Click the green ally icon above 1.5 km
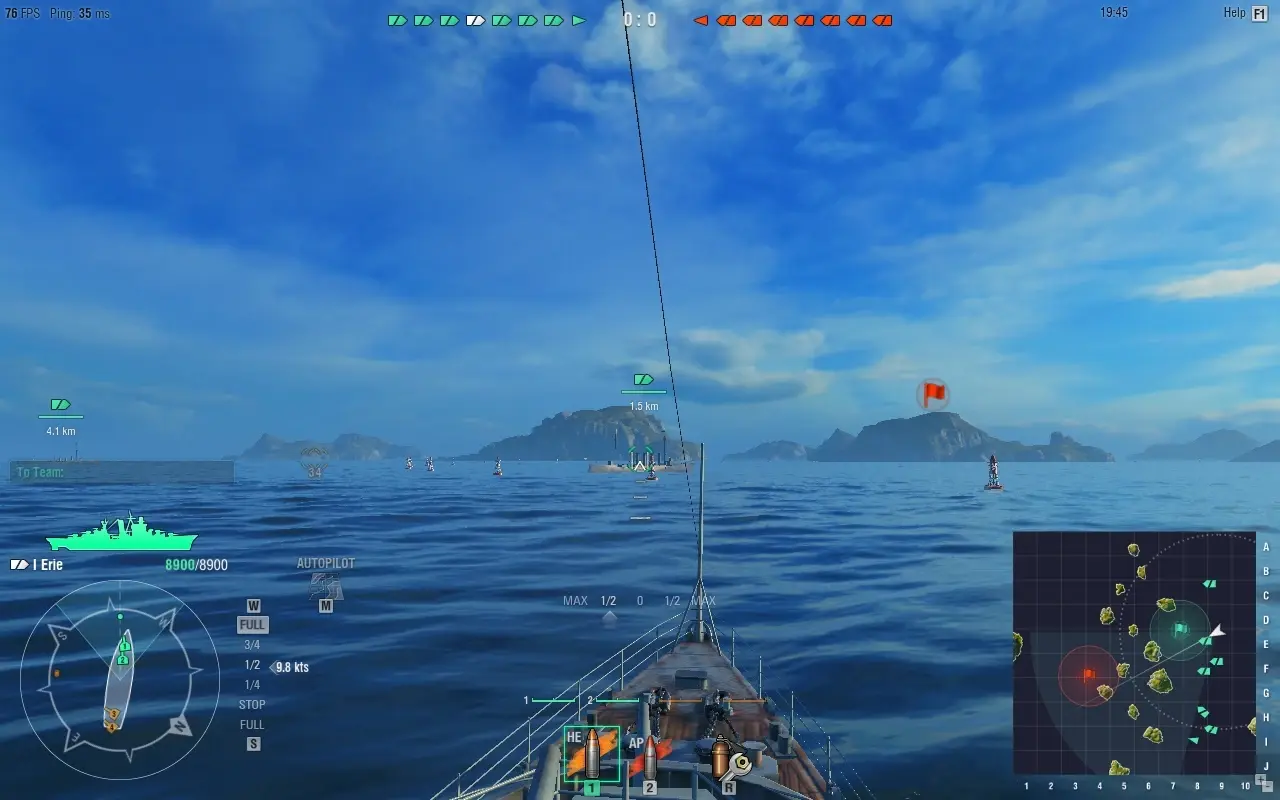This screenshot has height=800, width=1280. [x=642, y=380]
